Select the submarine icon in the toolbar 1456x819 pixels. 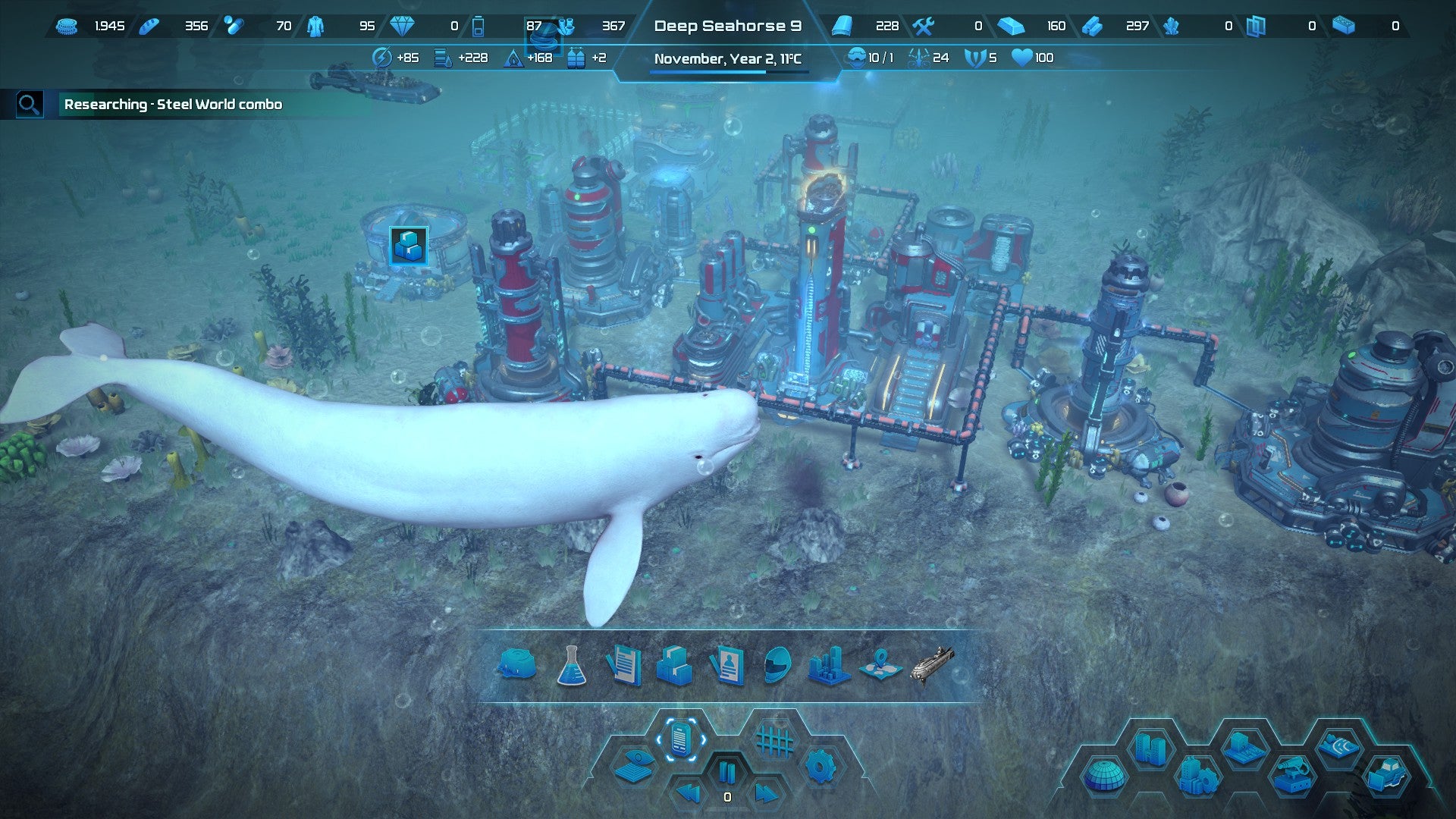(x=932, y=665)
